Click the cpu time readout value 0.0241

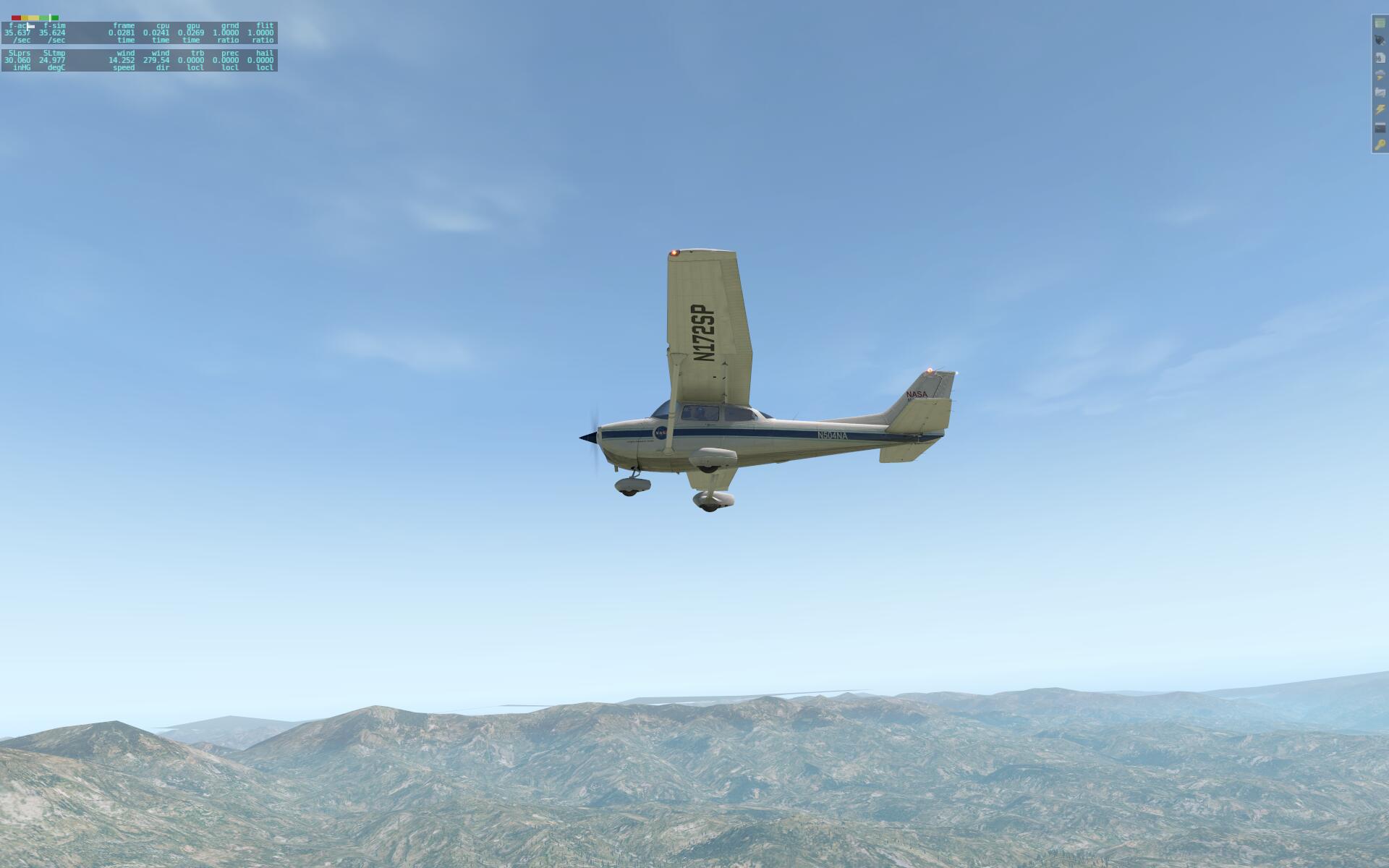tap(156, 33)
